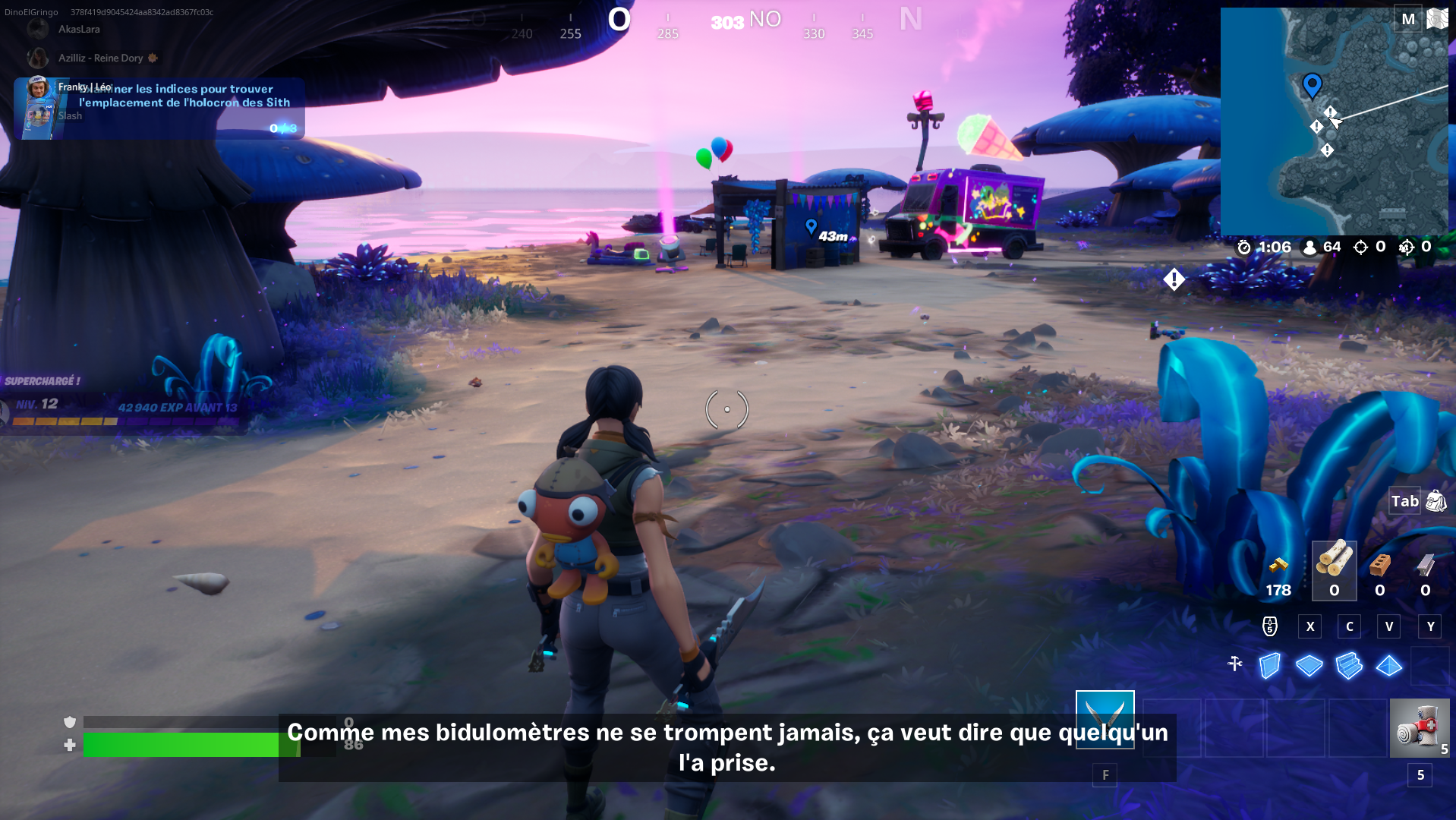
Task: Select the wall build piece icon
Action: (1271, 665)
